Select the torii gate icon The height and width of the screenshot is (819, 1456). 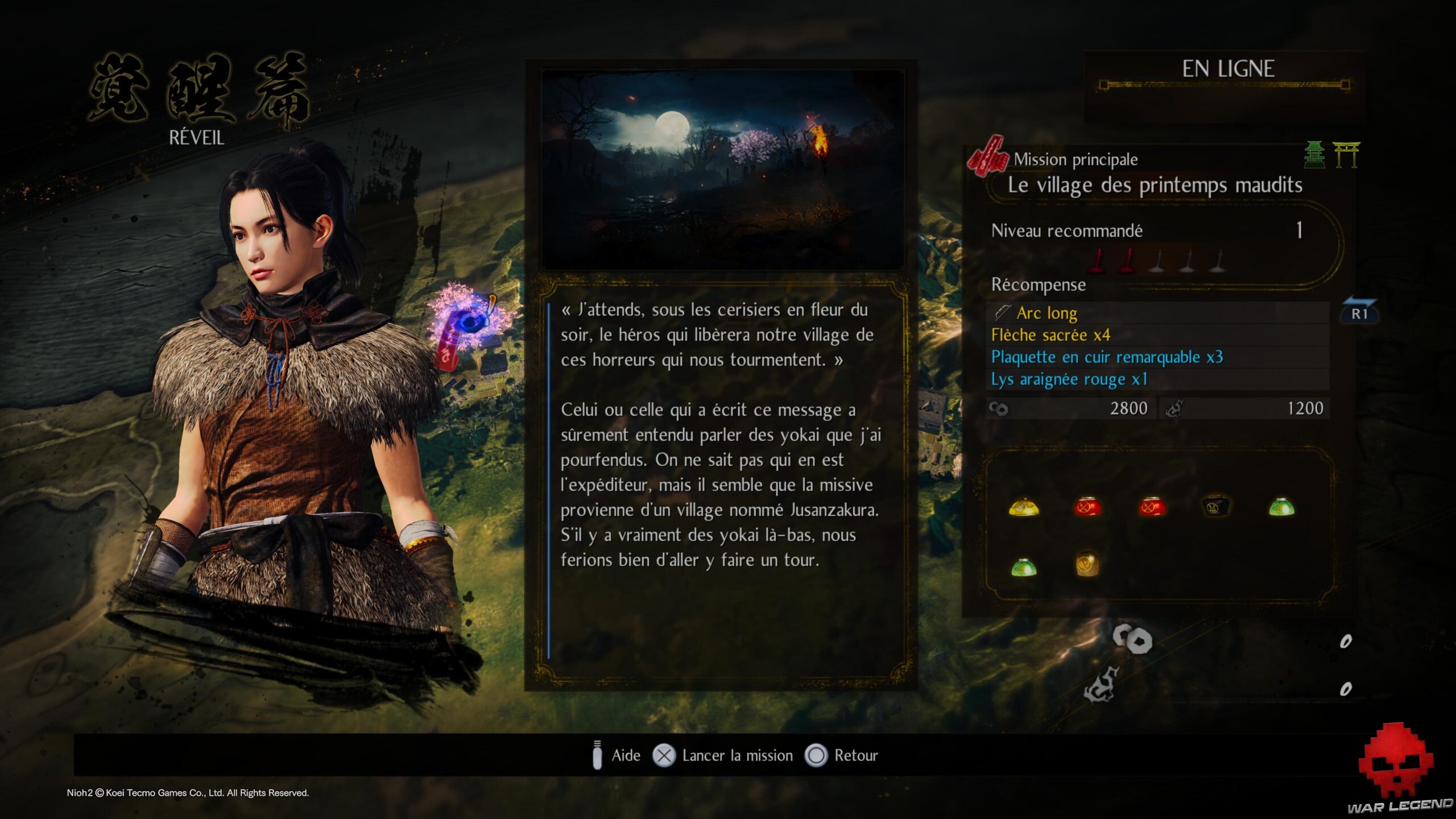pos(1346,155)
